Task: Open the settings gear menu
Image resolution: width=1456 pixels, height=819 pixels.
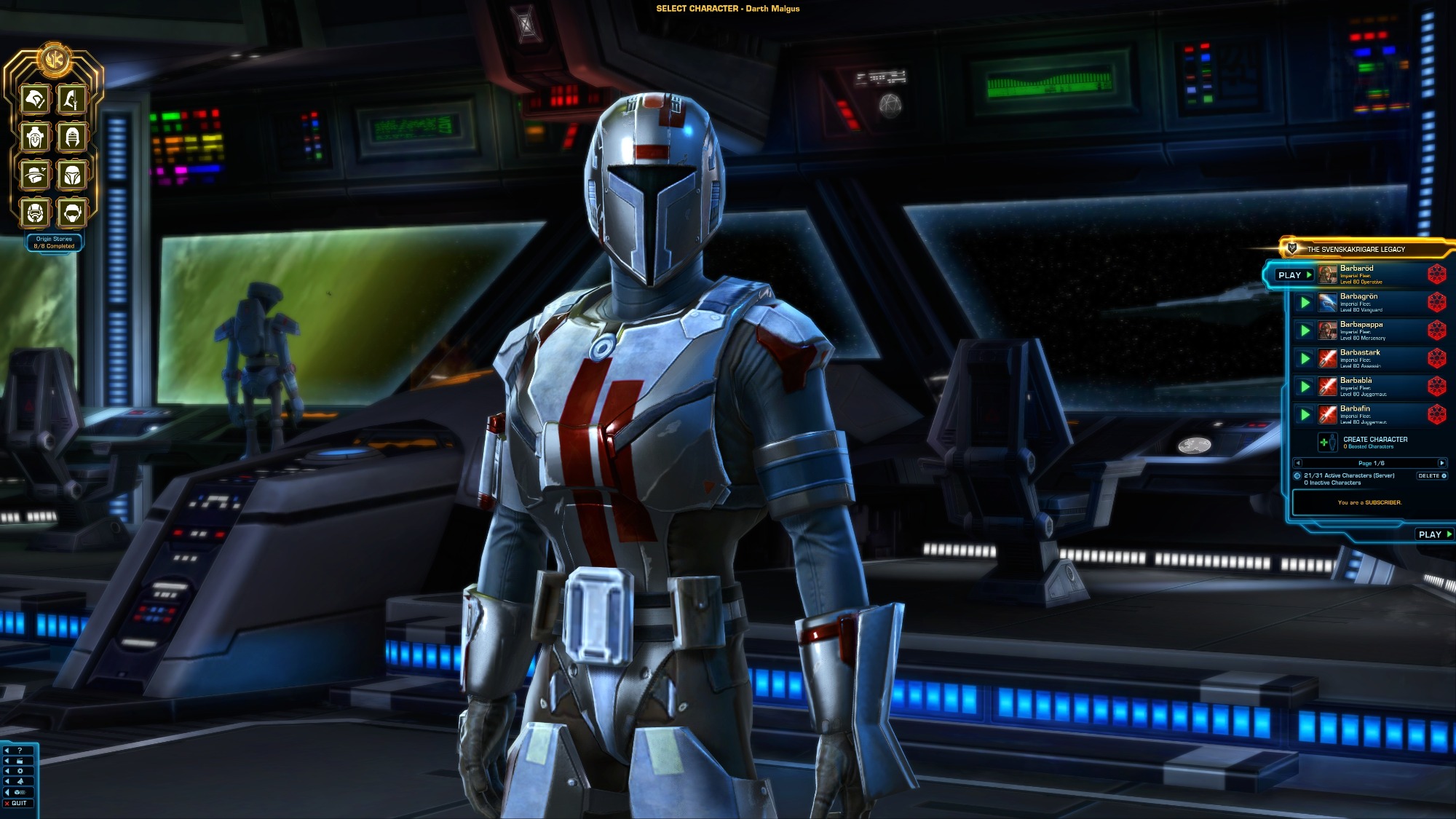Action: 20,771
